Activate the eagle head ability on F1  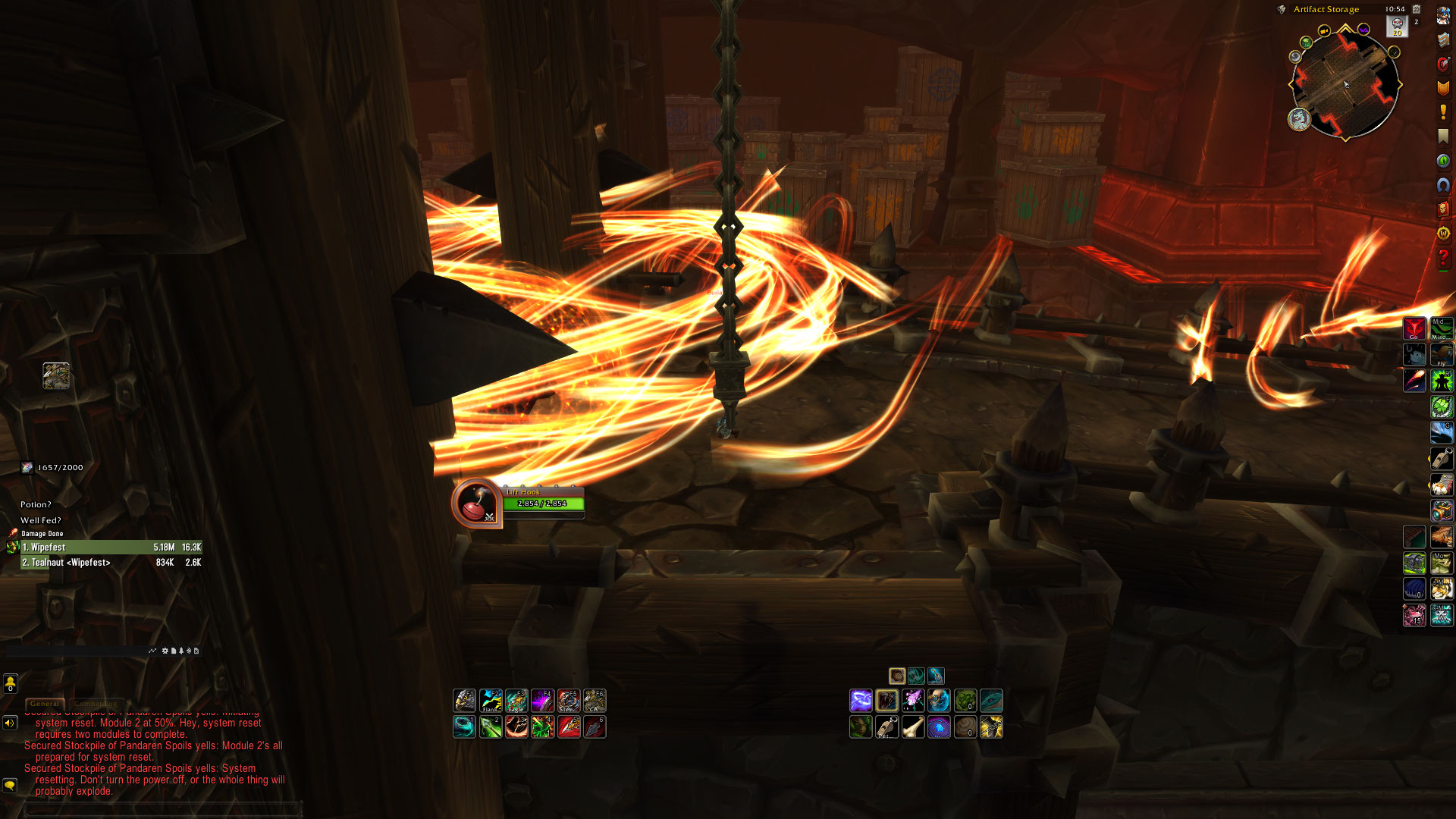click(464, 700)
